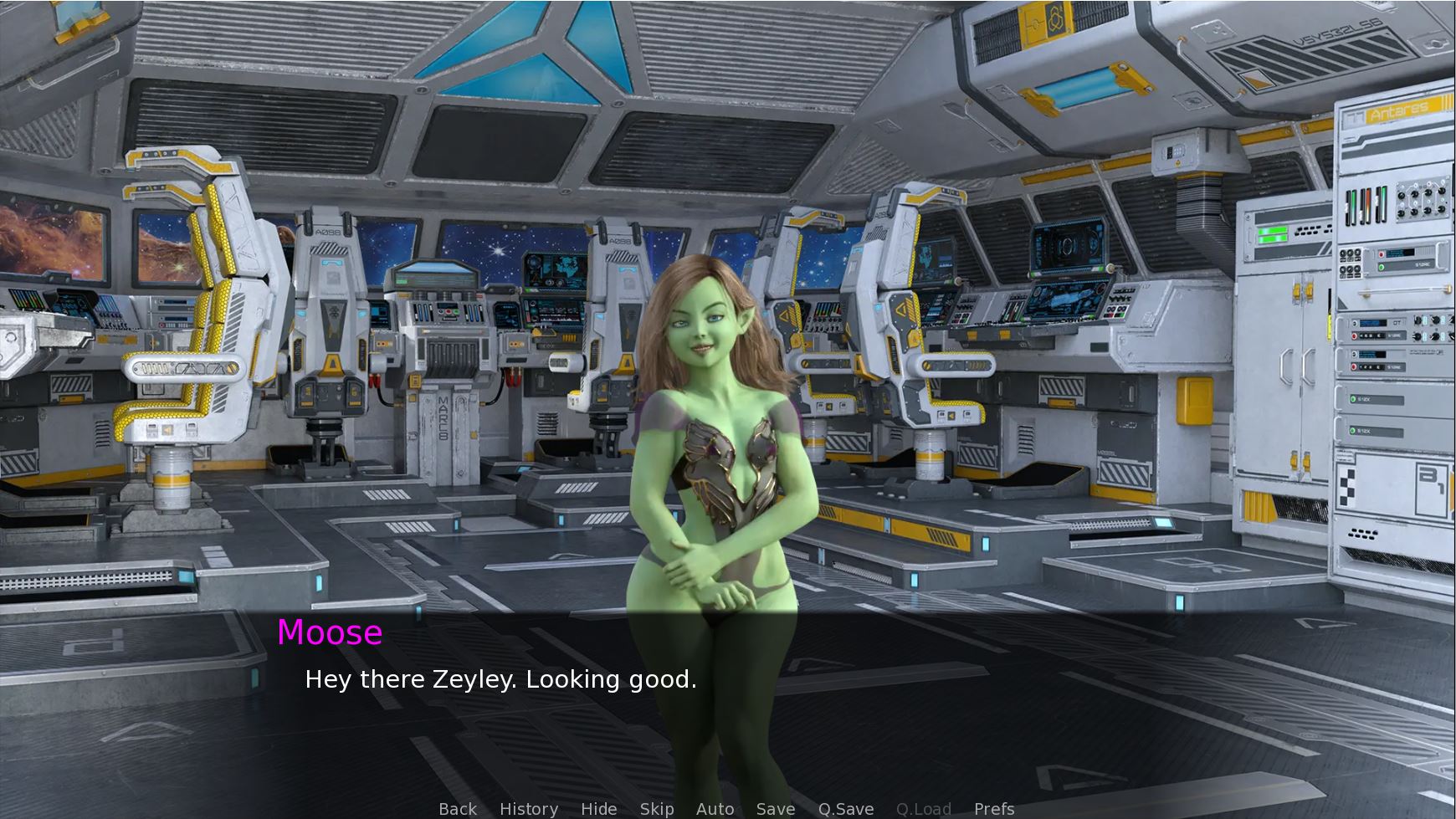This screenshot has height=819, width=1456.
Task: Open the Save game screen
Action: 776,809
